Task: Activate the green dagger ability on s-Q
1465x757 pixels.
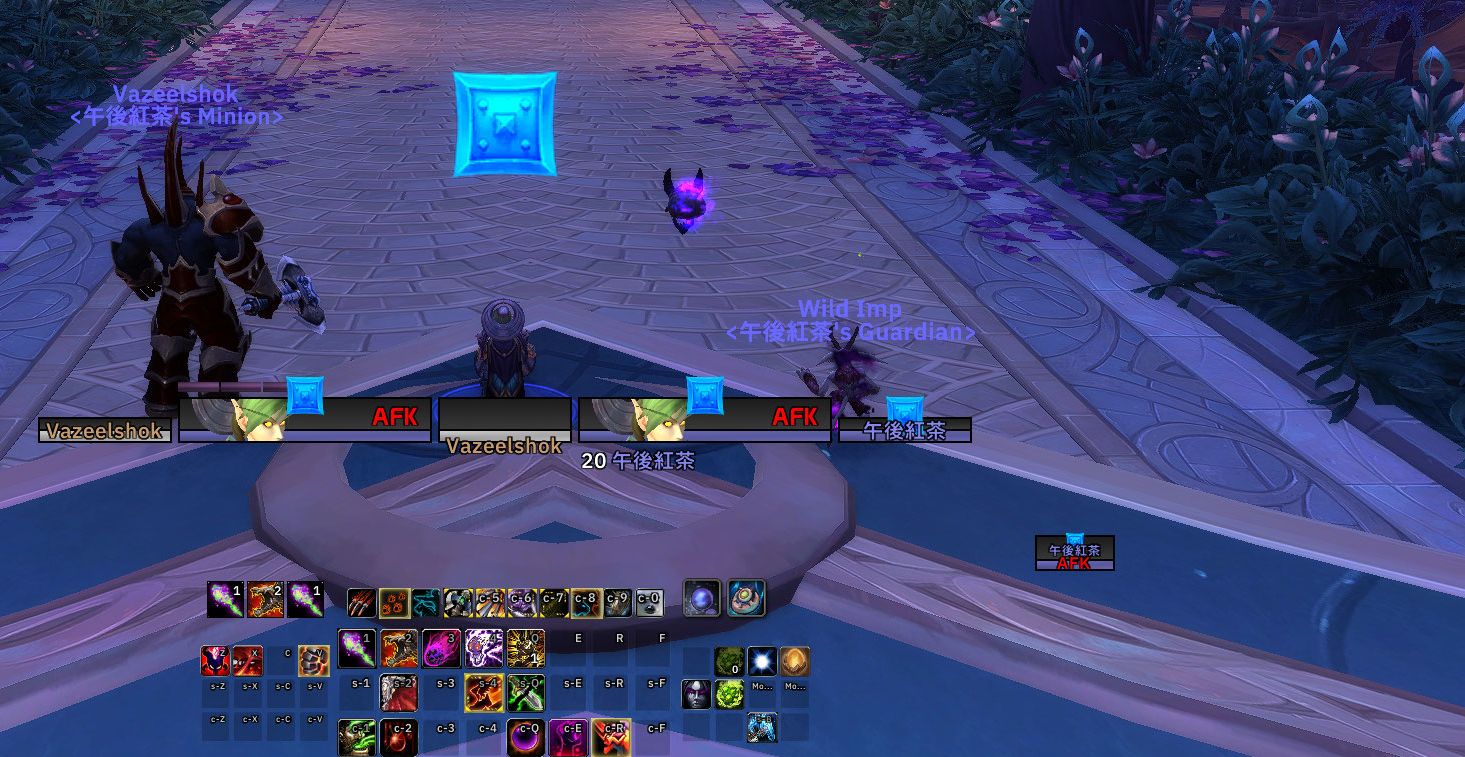Action: click(x=525, y=692)
